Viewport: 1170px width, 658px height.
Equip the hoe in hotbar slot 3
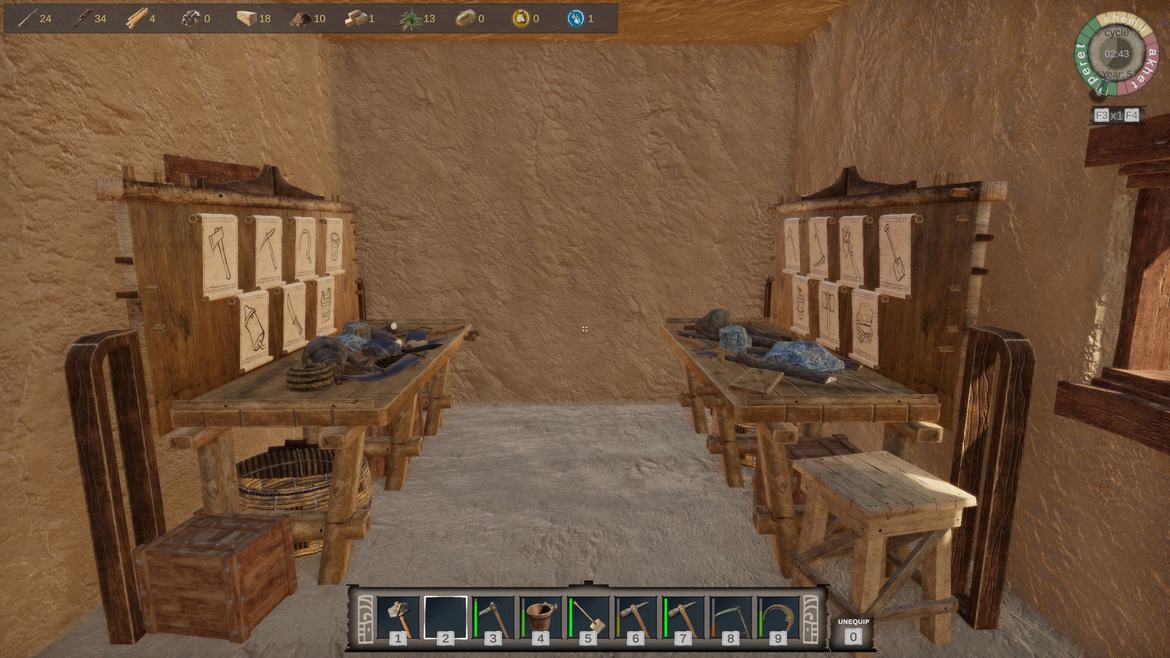pyautogui.click(x=494, y=617)
